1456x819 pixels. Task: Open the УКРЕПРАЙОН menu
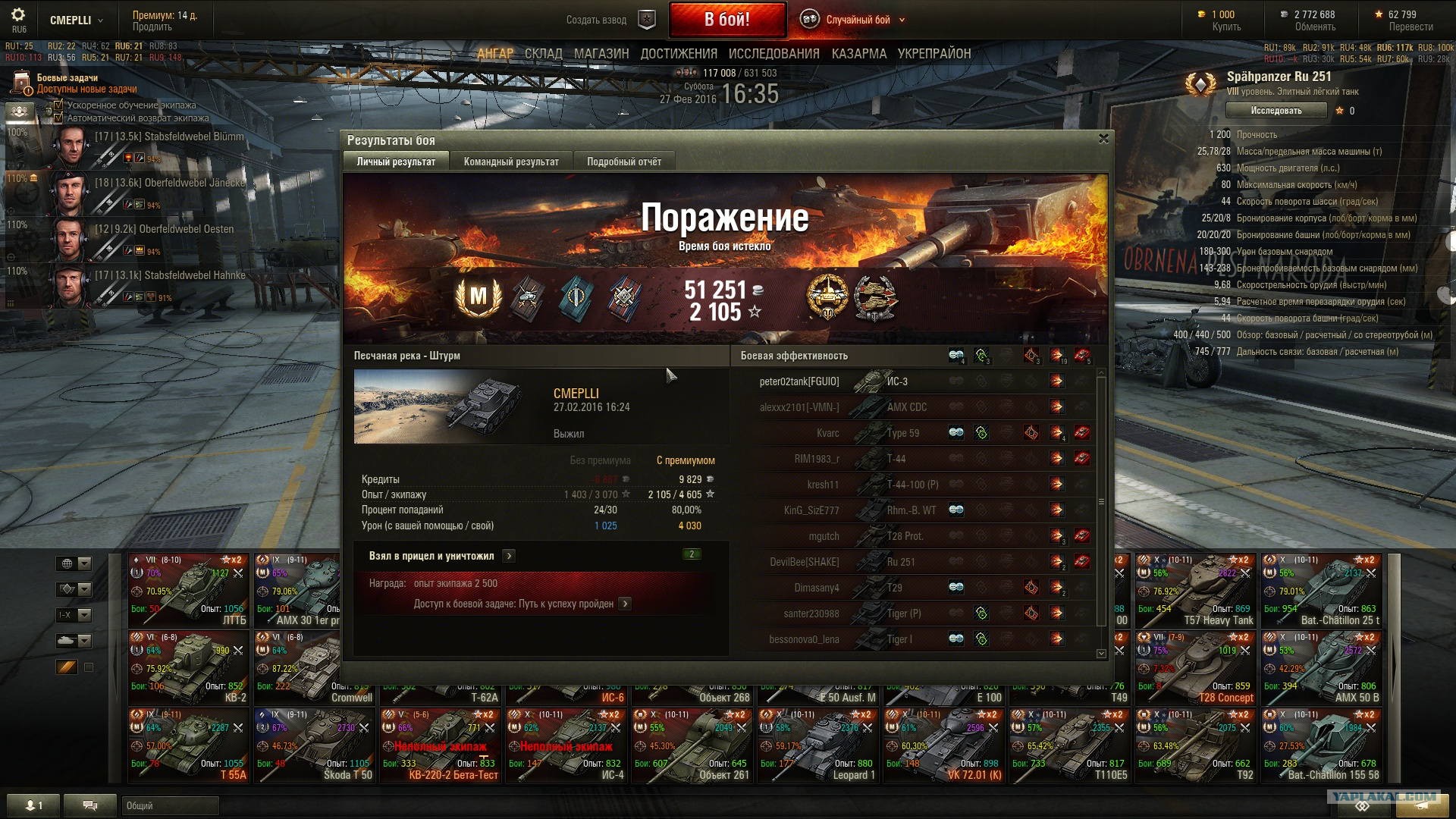point(934,54)
